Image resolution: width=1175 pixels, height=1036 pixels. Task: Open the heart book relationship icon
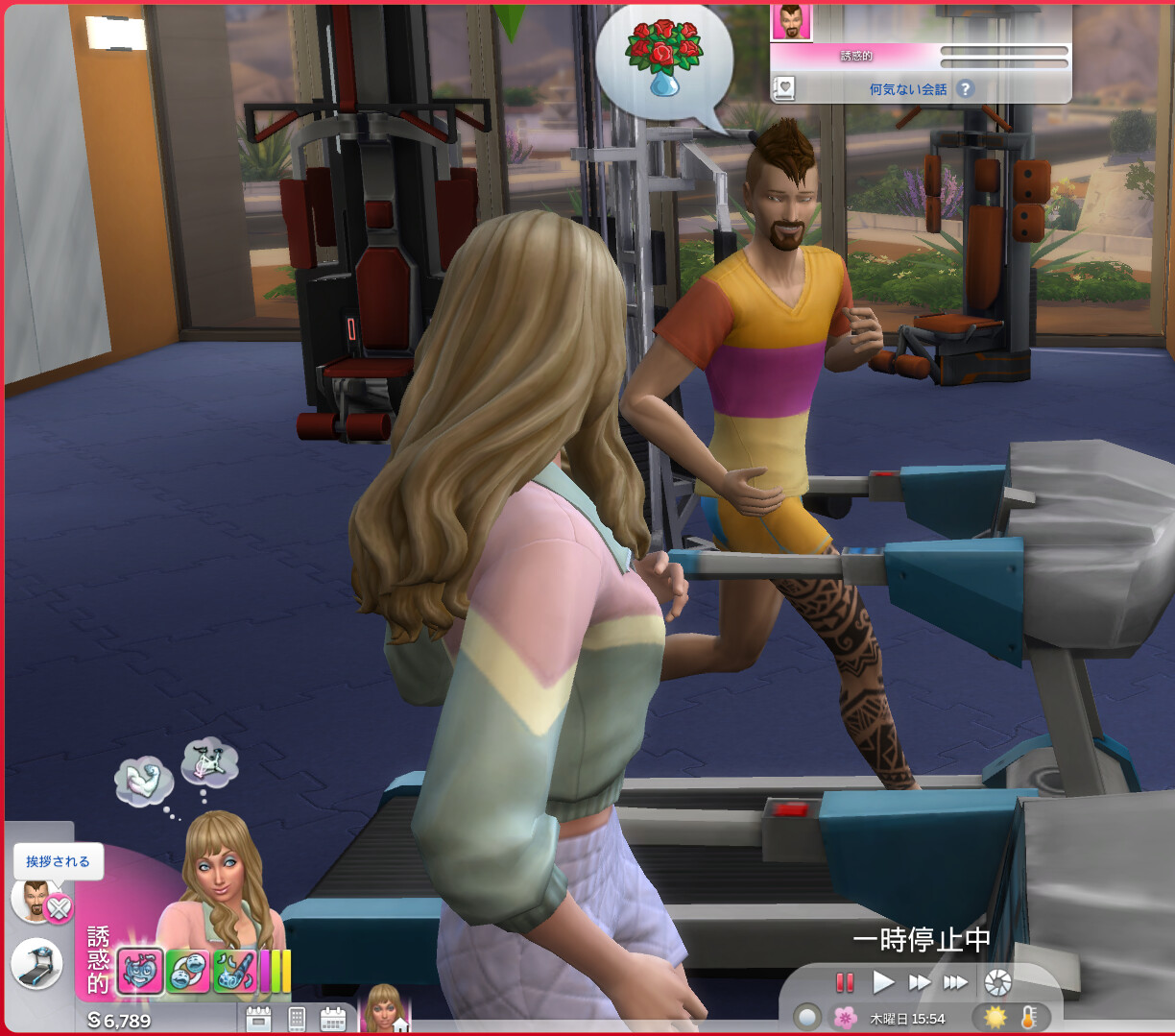pyautogui.click(x=784, y=89)
